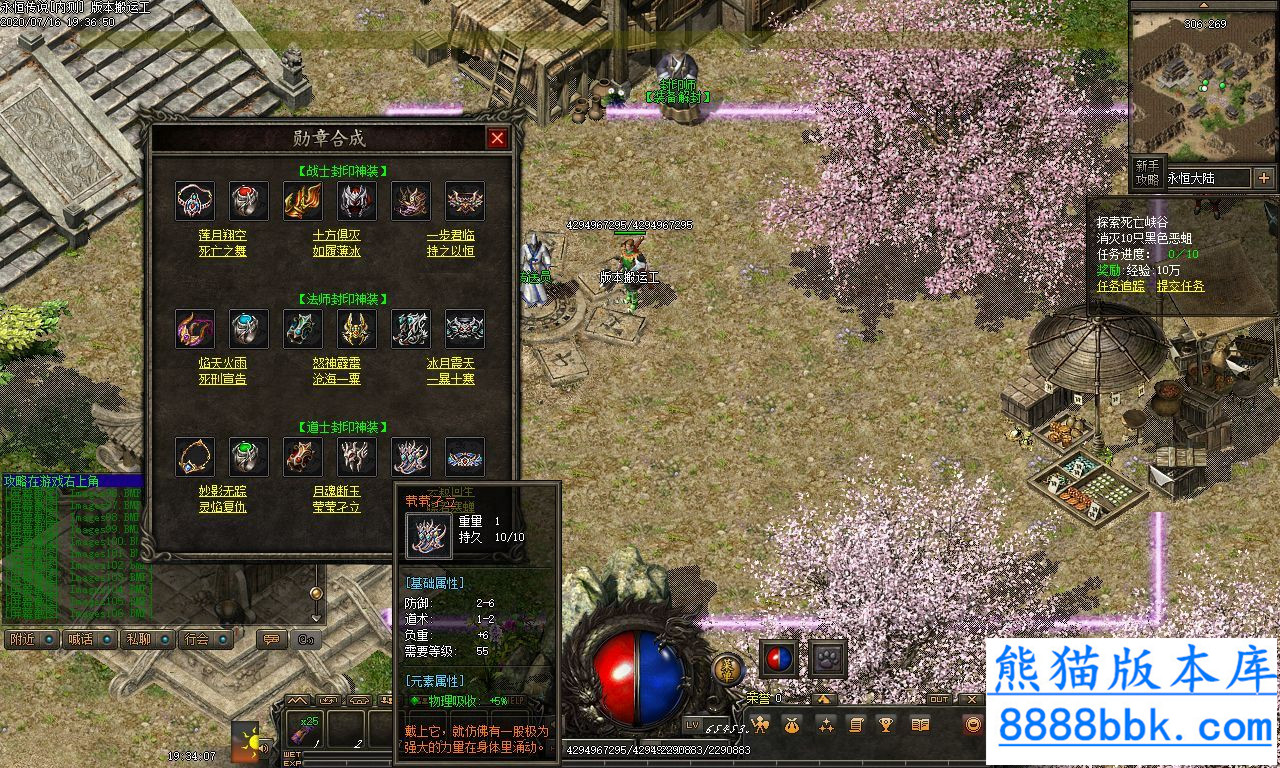Toggle the 行会 guild chat channel
1280x768 pixels.
click(x=205, y=639)
